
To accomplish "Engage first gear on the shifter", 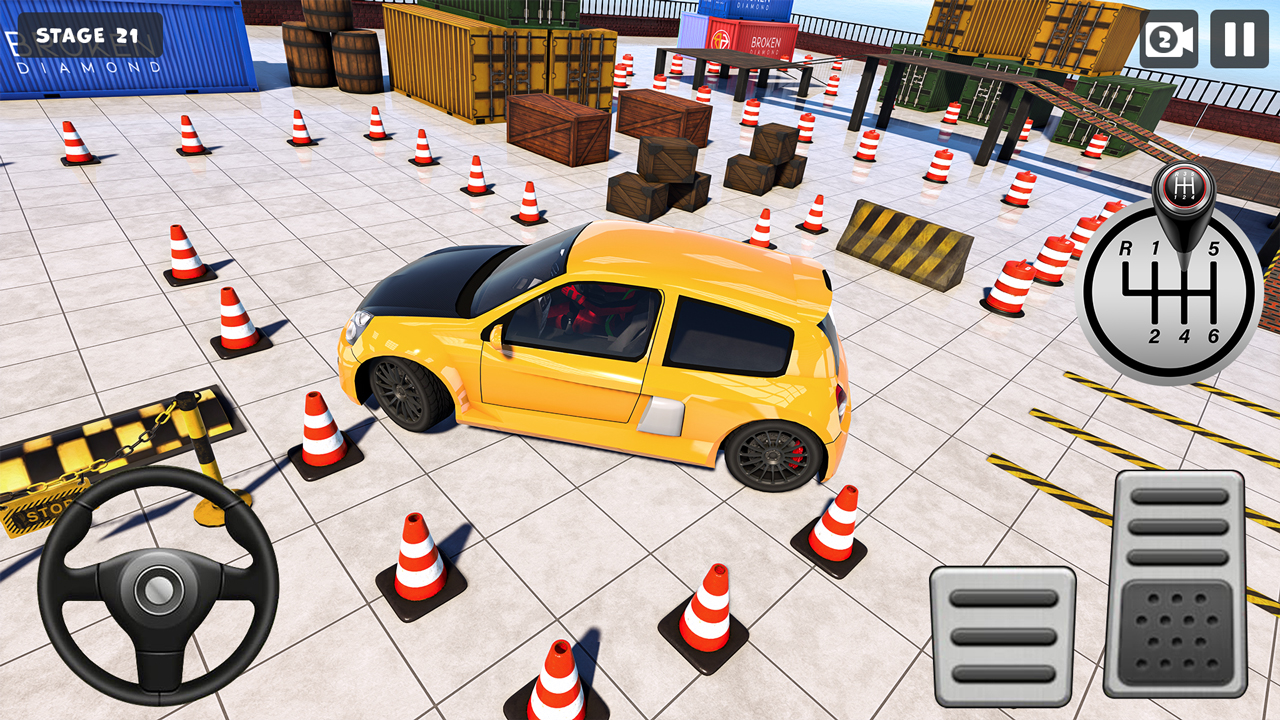I will pyautogui.click(x=1155, y=247).
